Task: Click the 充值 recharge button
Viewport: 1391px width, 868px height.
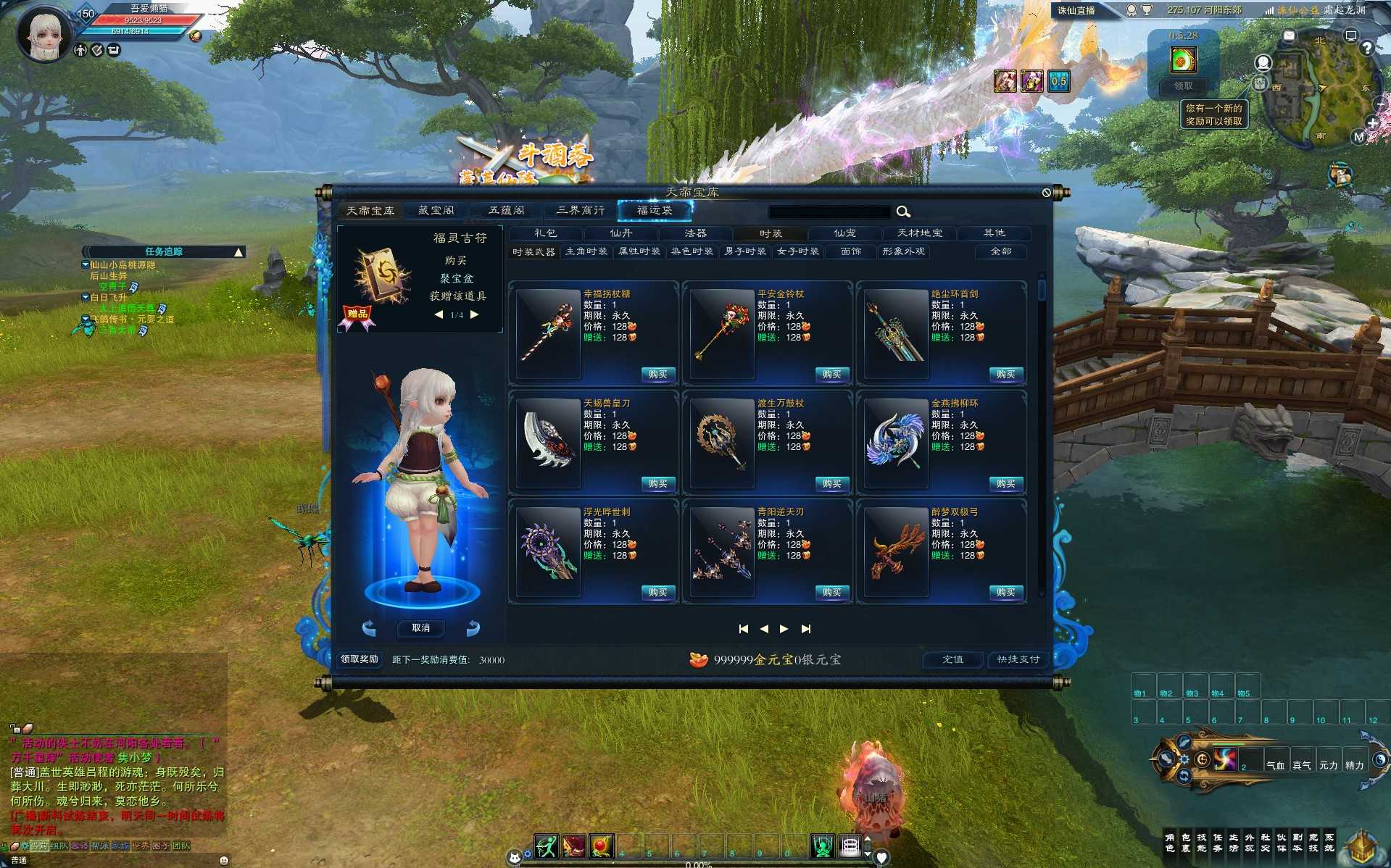Action: [952, 659]
